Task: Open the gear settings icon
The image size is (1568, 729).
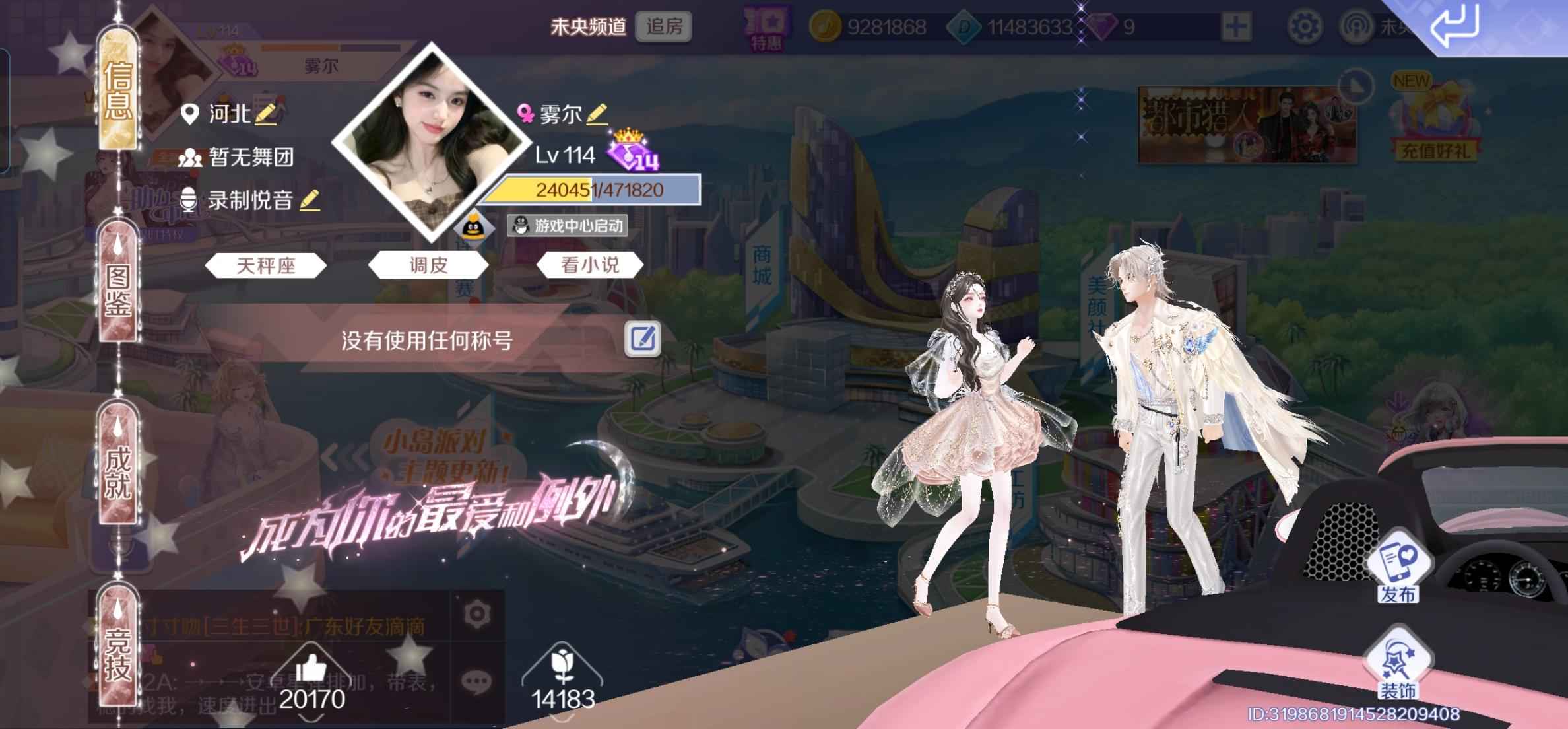Action: (x=1304, y=26)
